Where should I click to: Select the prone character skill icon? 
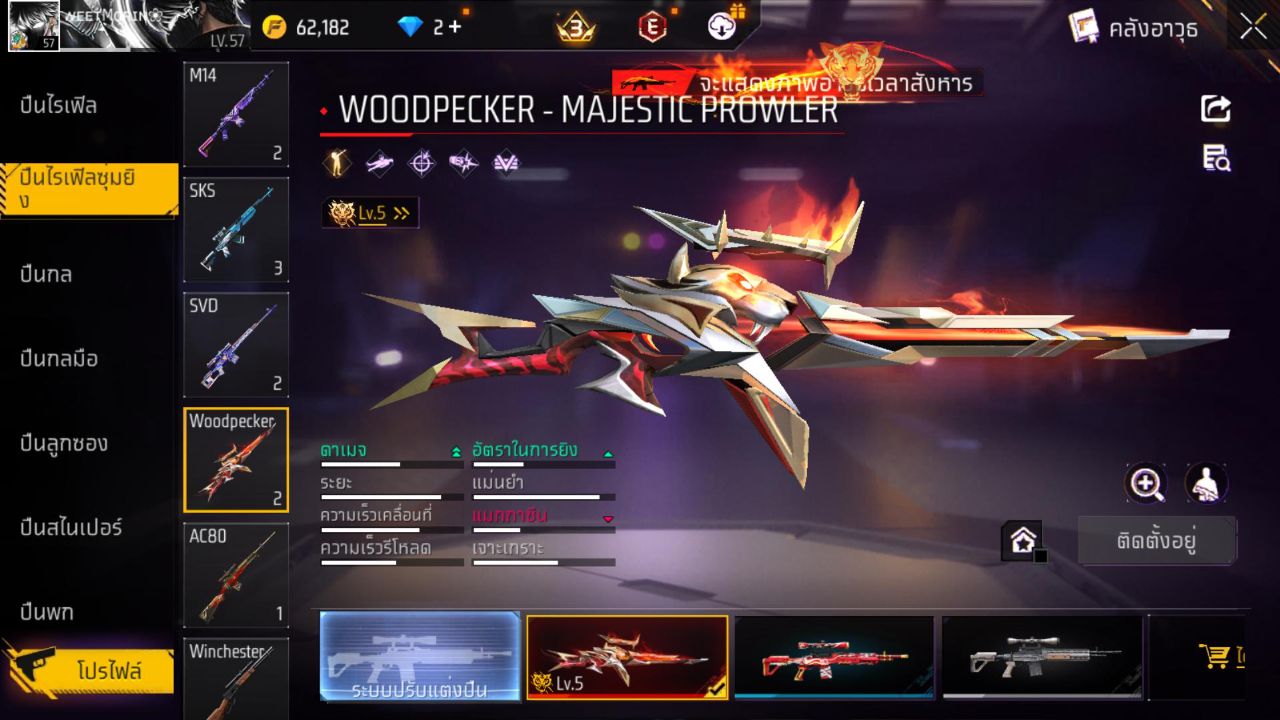click(378, 163)
